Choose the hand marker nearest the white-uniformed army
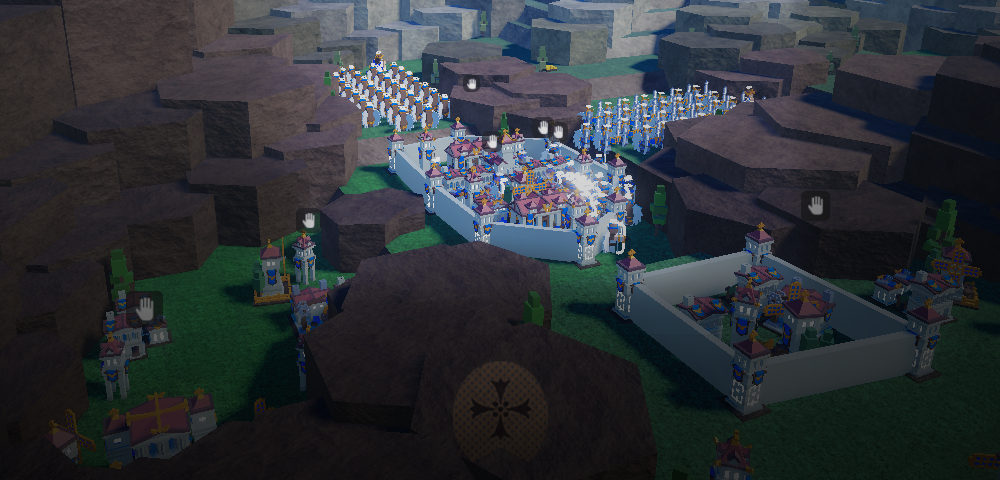This screenshot has width=1000, height=480. pos(471,84)
